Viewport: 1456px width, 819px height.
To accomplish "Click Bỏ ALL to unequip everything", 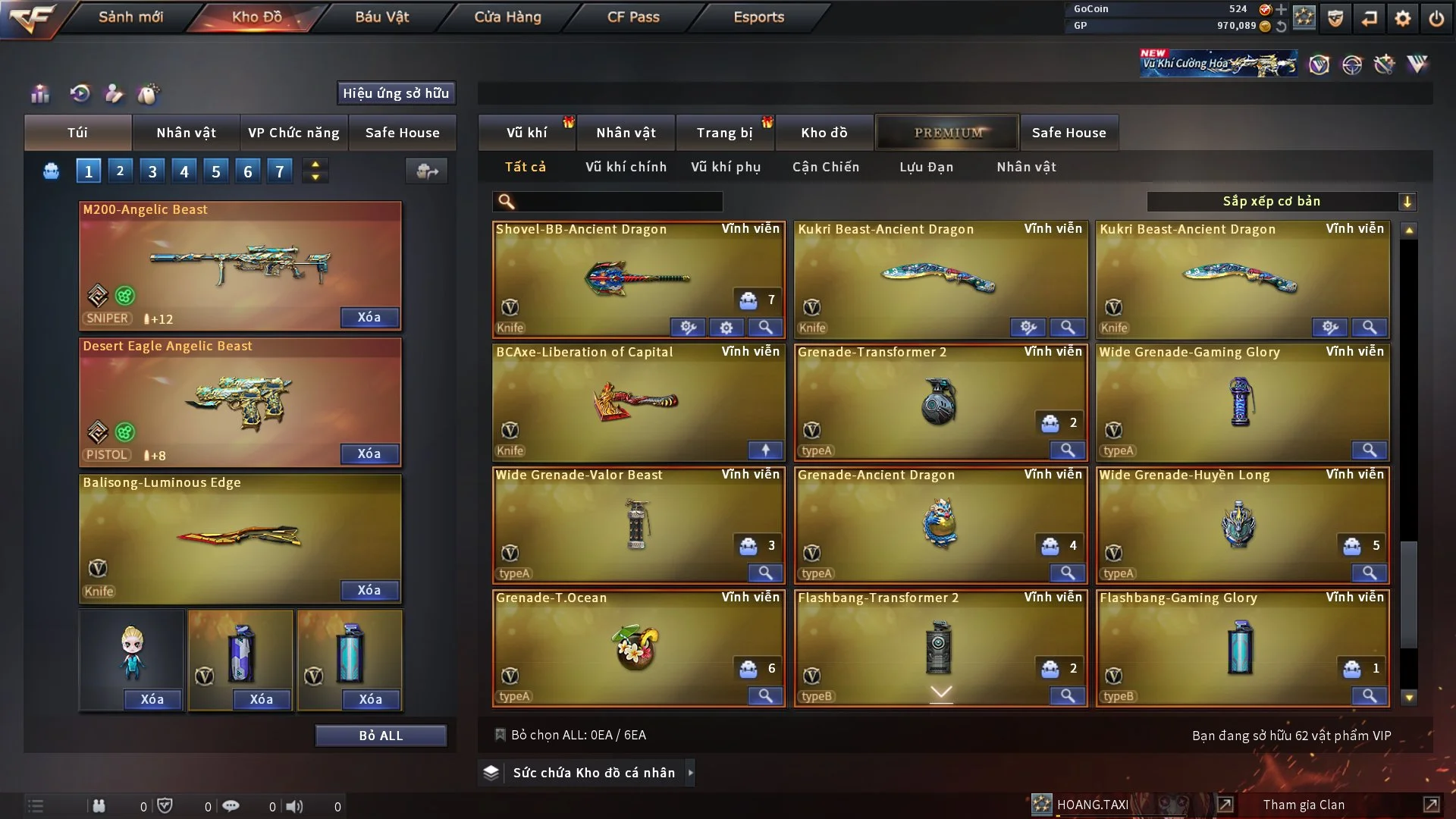I will coord(381,736).
